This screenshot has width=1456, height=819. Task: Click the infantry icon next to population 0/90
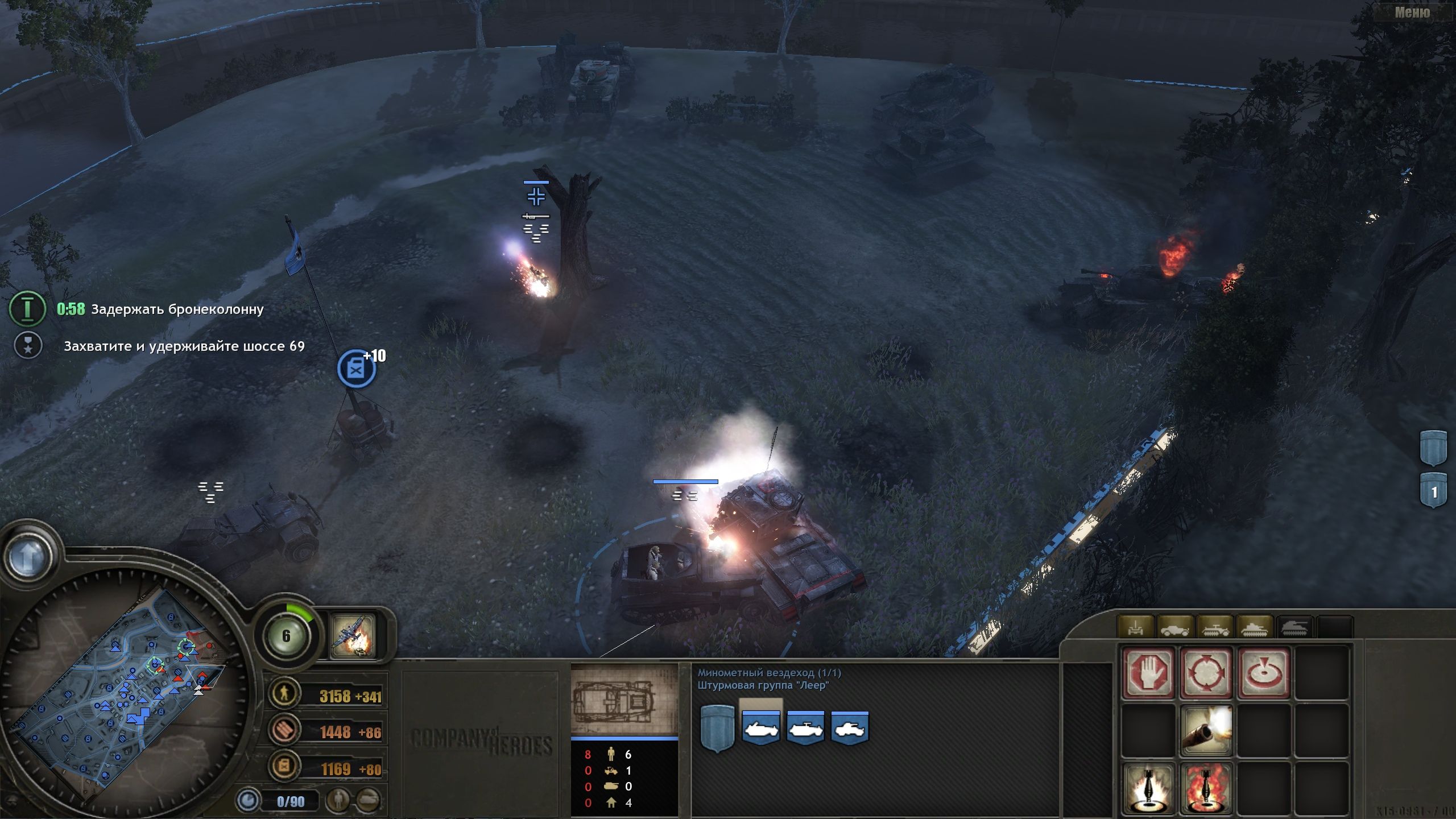point(338,802)
